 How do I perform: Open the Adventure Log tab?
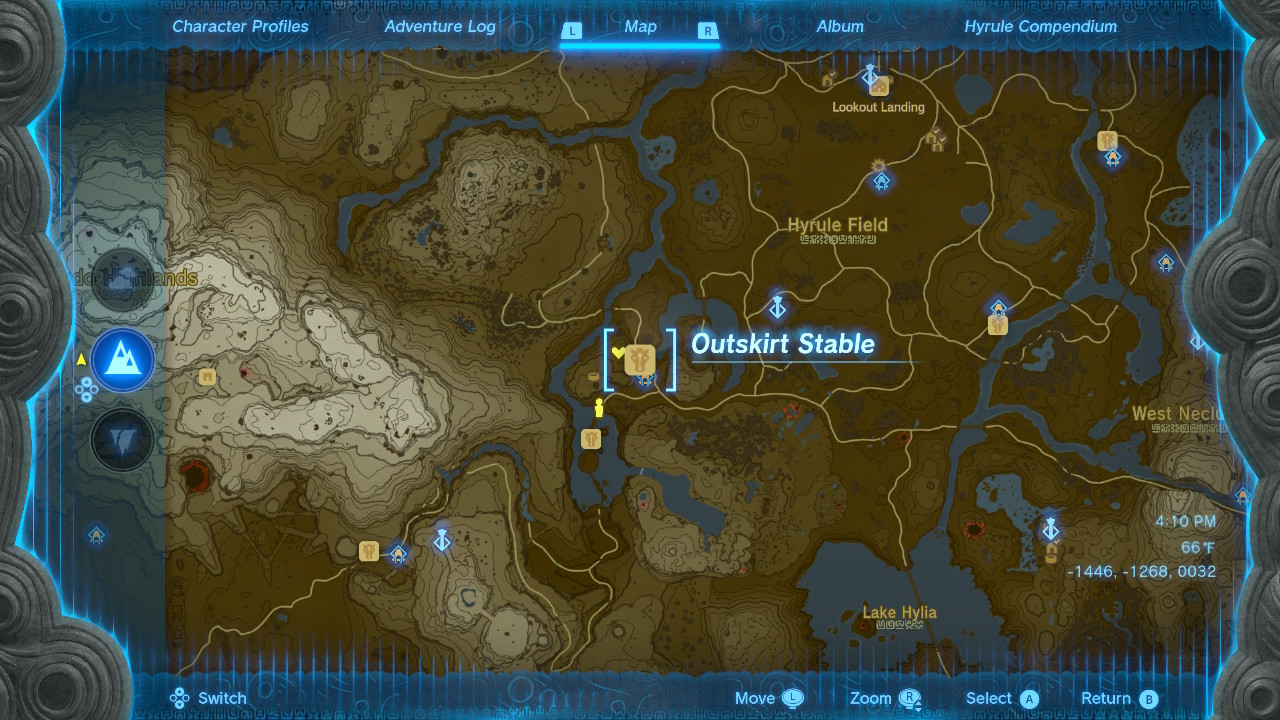[x=440, y=27]
